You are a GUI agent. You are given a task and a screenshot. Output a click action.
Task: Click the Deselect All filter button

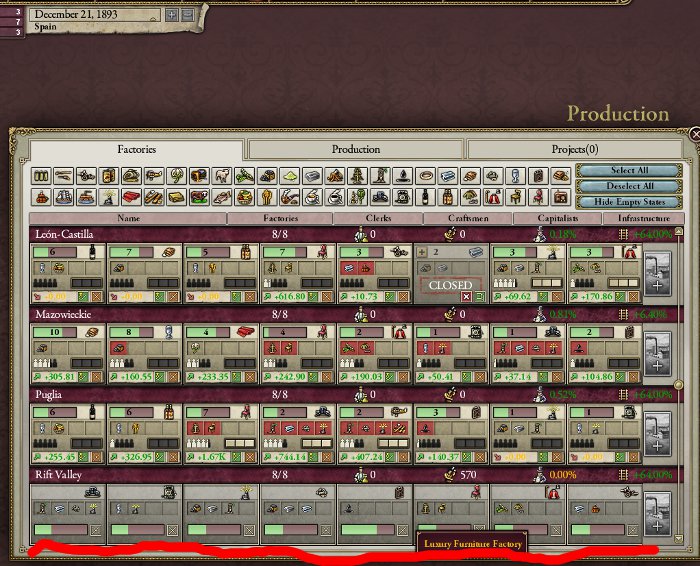629,186
